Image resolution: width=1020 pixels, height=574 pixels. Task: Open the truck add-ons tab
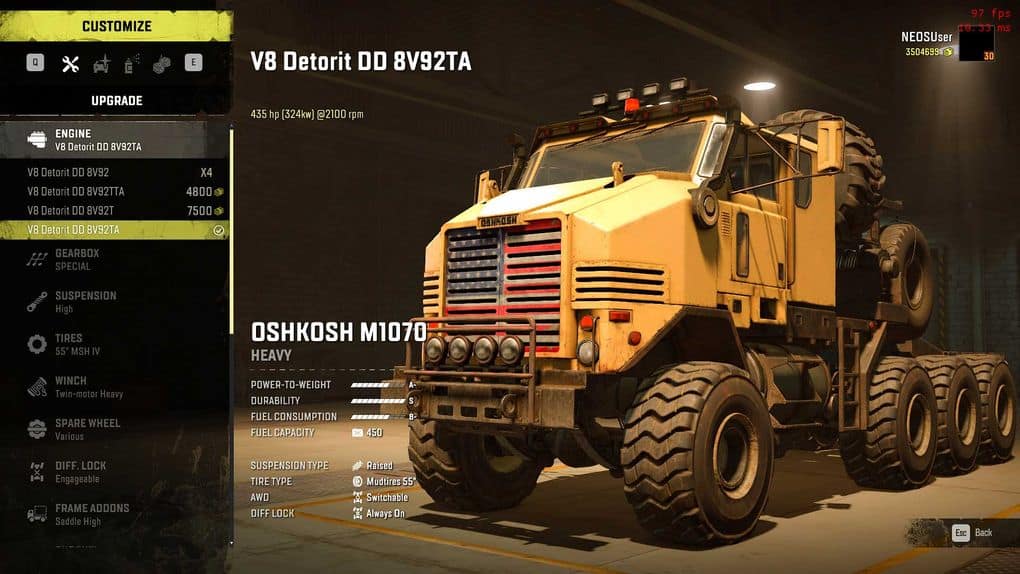point(101,64)
